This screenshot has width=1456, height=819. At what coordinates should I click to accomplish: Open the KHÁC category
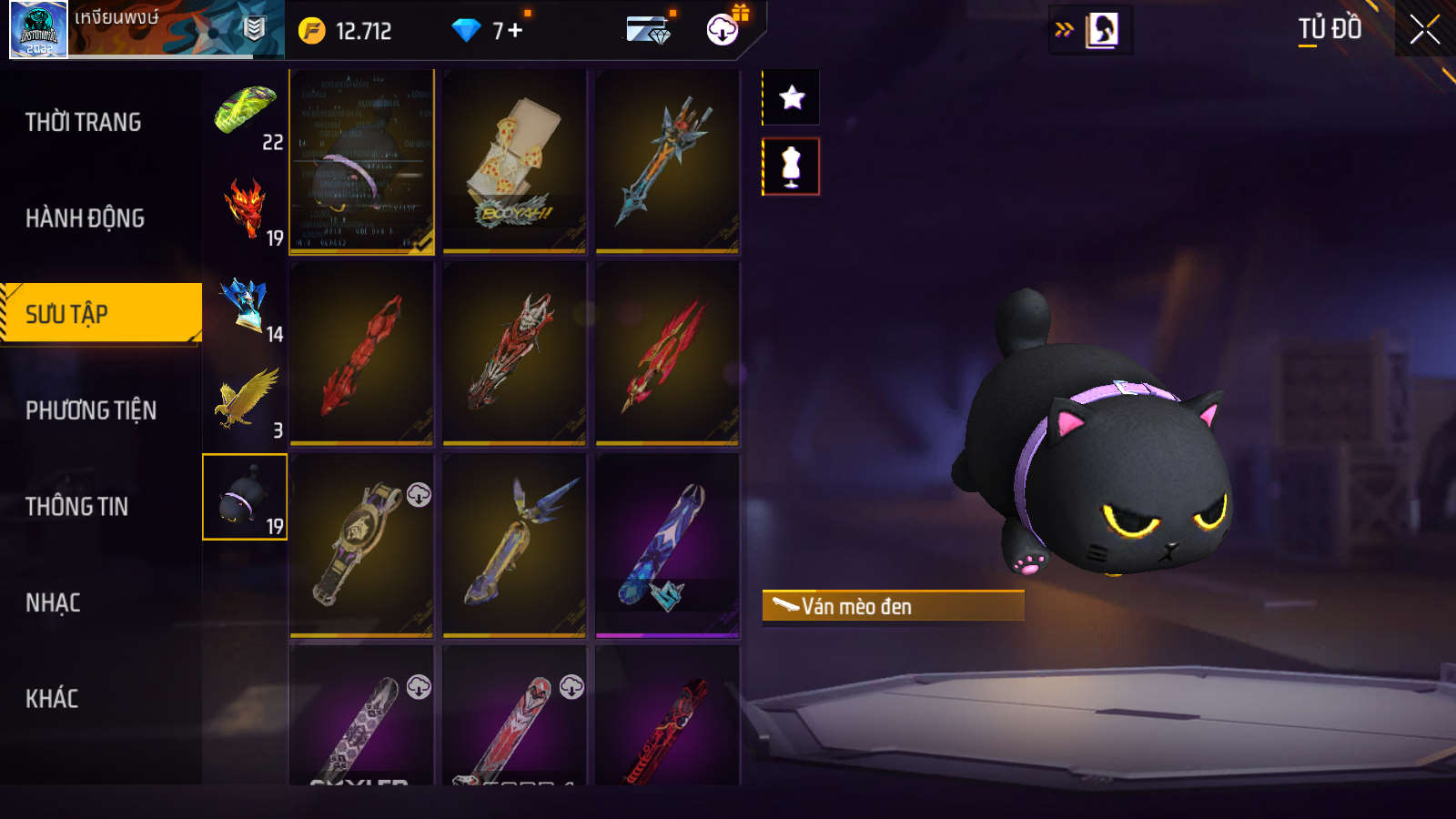point(52,699)
